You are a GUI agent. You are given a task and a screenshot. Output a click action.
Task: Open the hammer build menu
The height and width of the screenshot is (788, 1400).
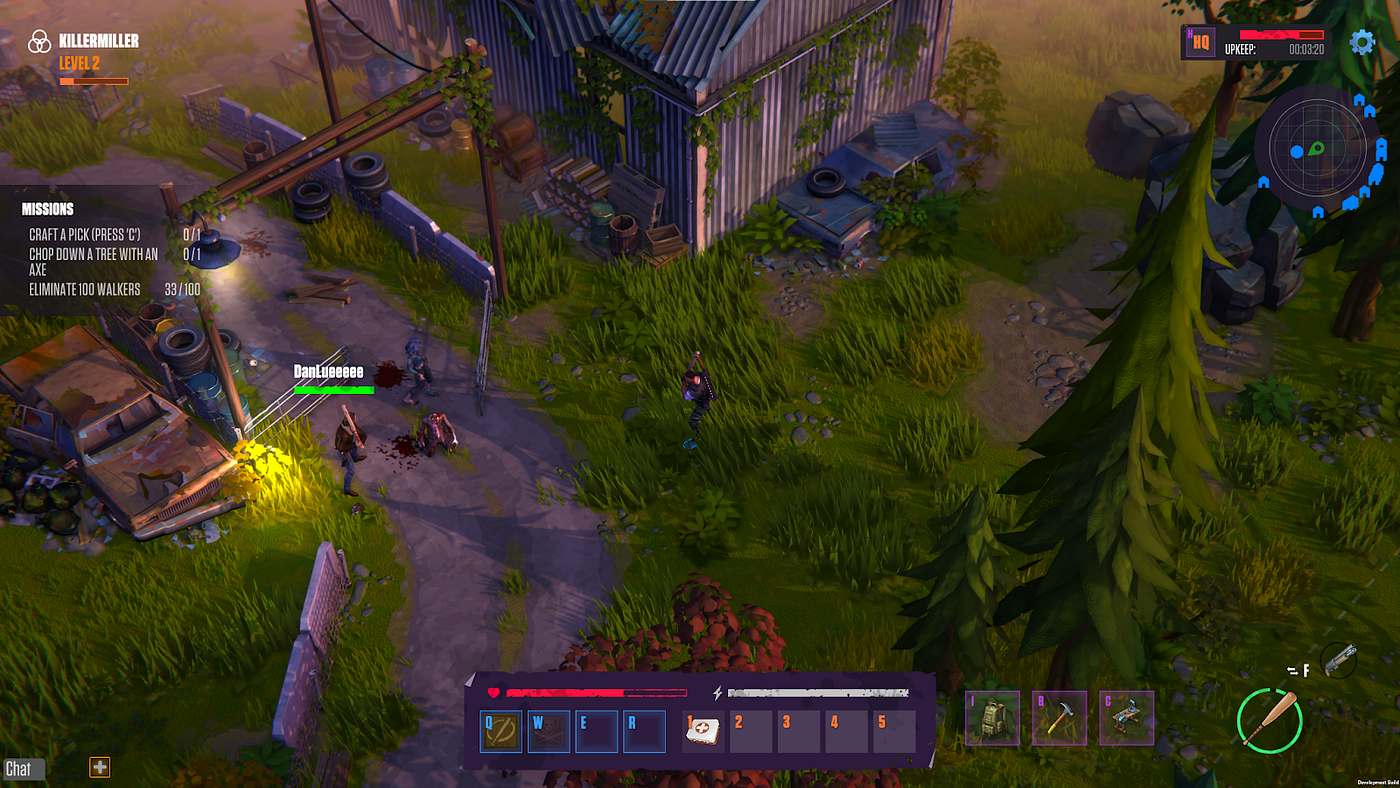tap(1059, 717)
